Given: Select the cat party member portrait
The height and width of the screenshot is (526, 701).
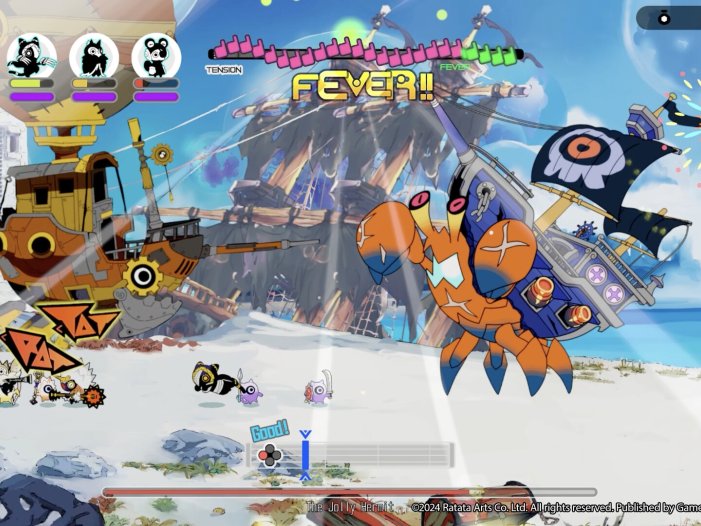Looking at the screenshot, I should (x=31, y=56).
